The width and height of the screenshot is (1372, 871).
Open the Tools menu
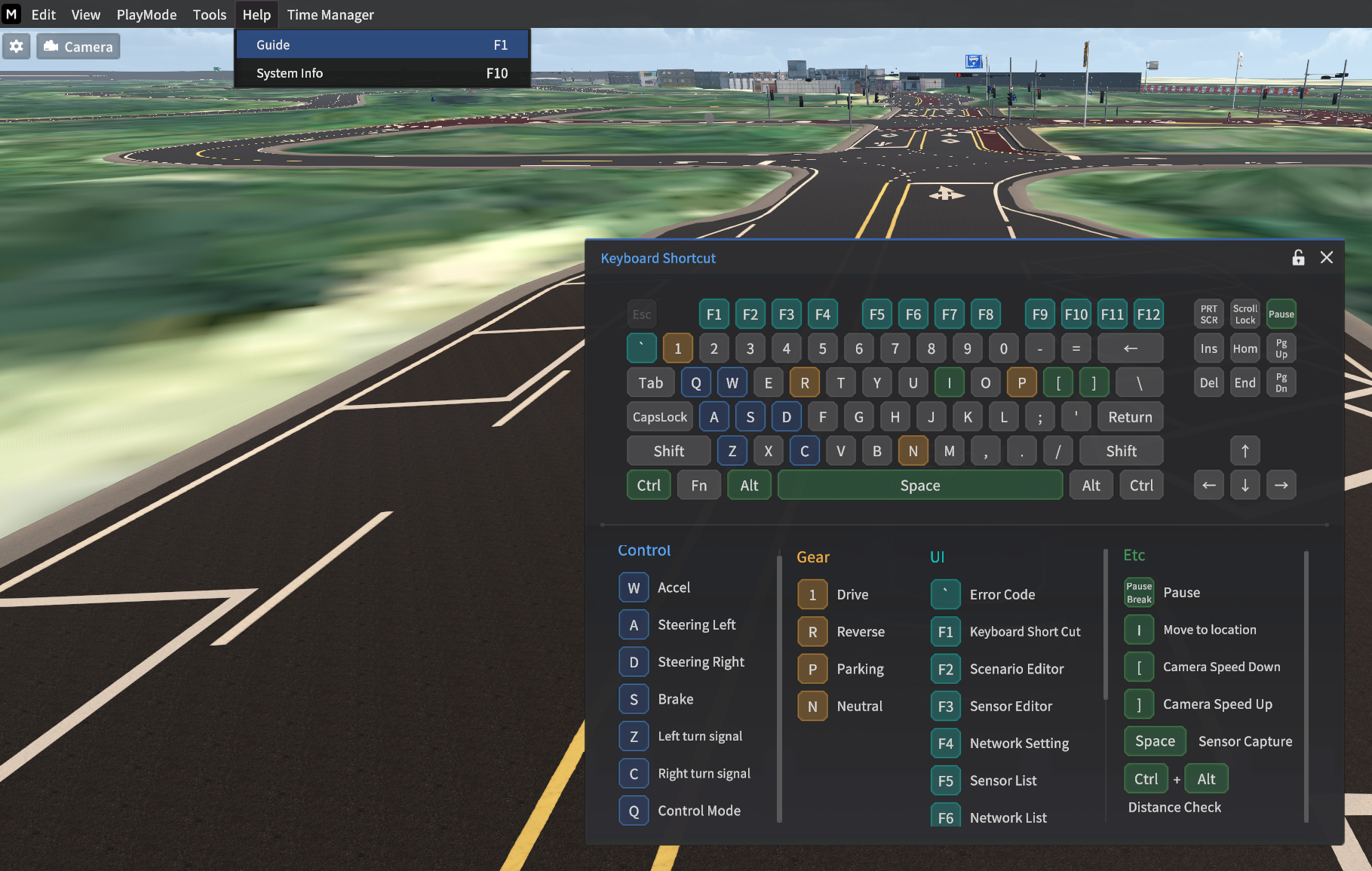pos(209,14)
